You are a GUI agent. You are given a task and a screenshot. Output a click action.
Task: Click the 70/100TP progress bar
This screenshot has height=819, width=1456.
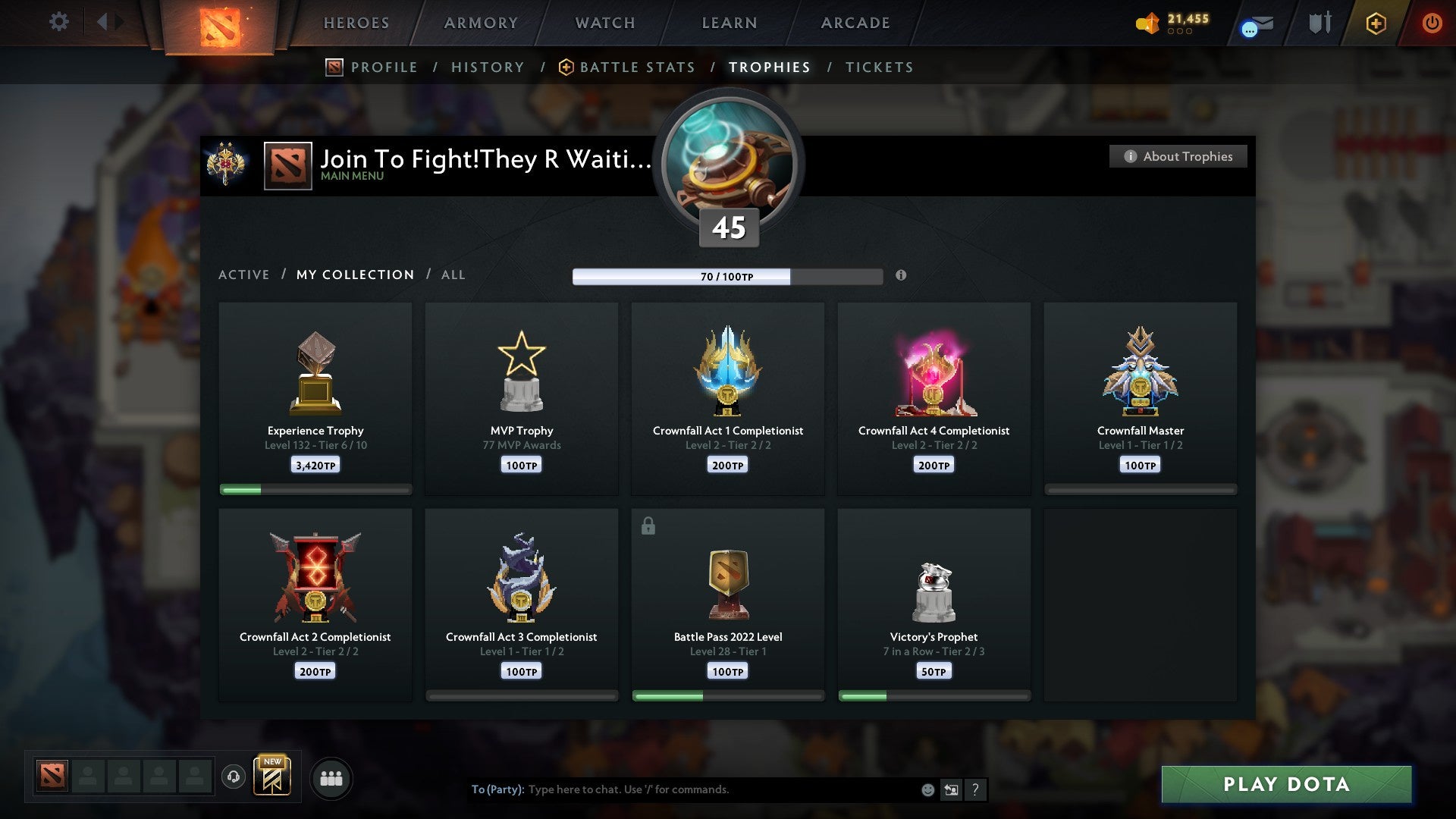pyautogui.click(x=728, y=276)
